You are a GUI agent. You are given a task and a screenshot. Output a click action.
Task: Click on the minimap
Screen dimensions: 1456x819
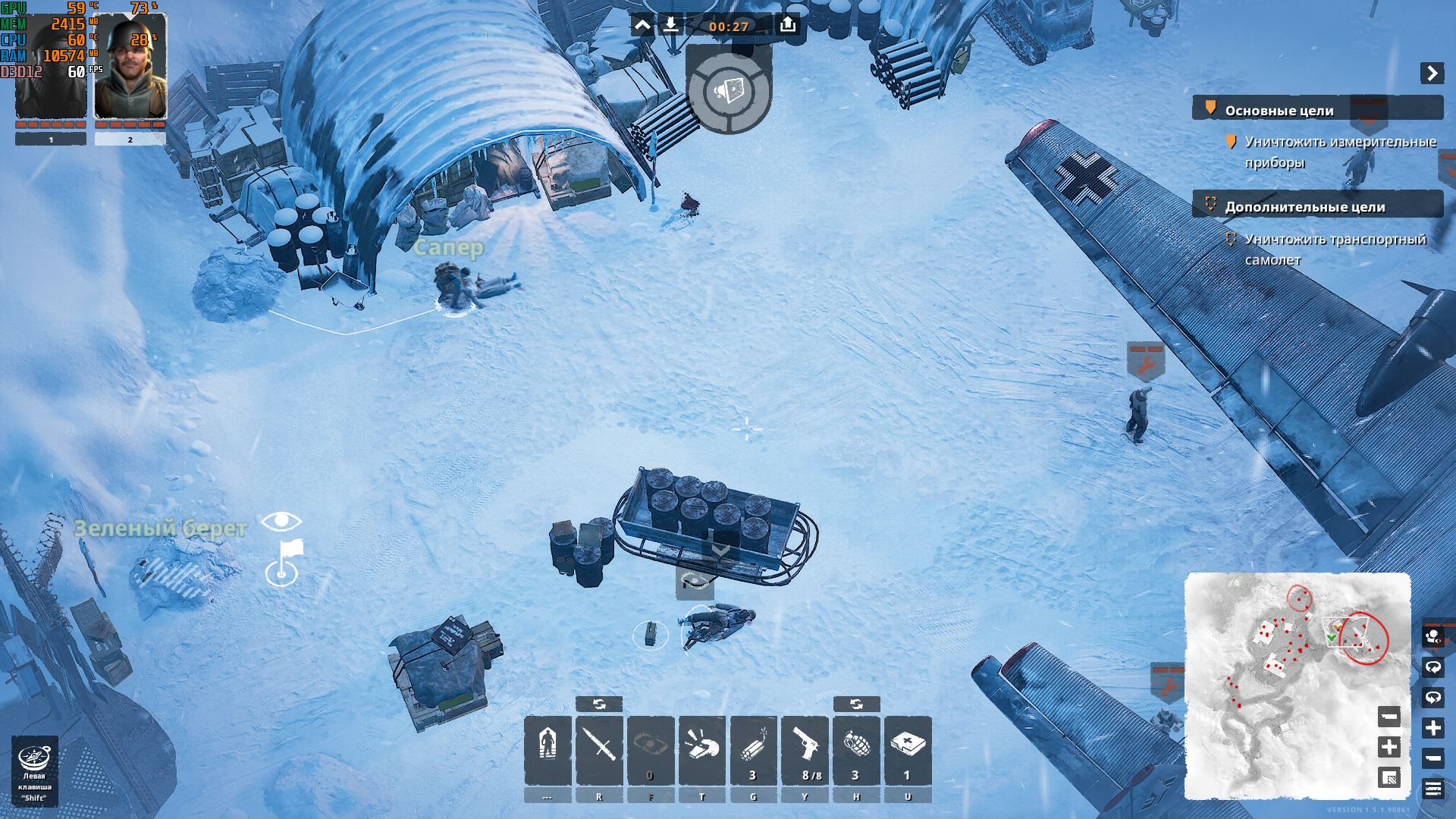click(1282, 682)
